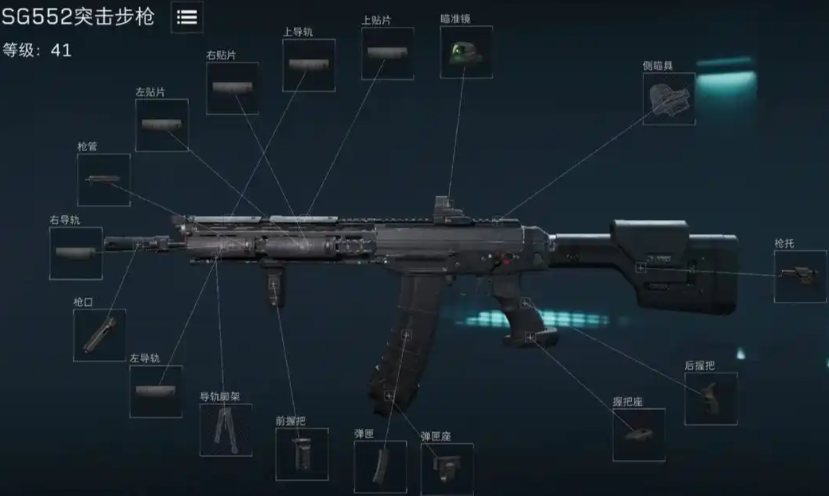This screenshot has height=496, width=829.
Task: Select the 枪管 barrel attachment slot
Action: coord(104,180)
